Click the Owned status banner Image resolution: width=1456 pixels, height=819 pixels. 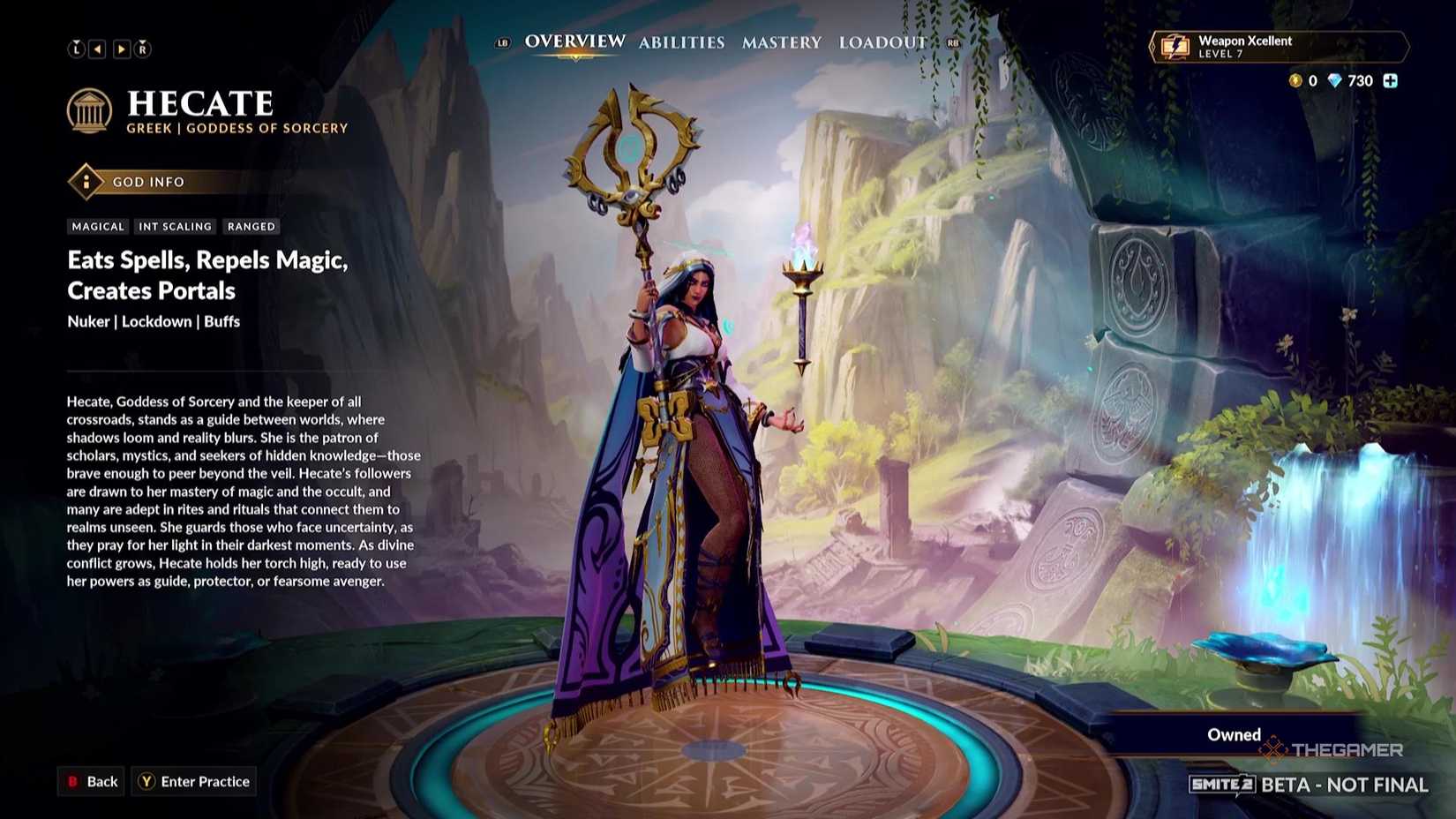tap(1234, 734)
